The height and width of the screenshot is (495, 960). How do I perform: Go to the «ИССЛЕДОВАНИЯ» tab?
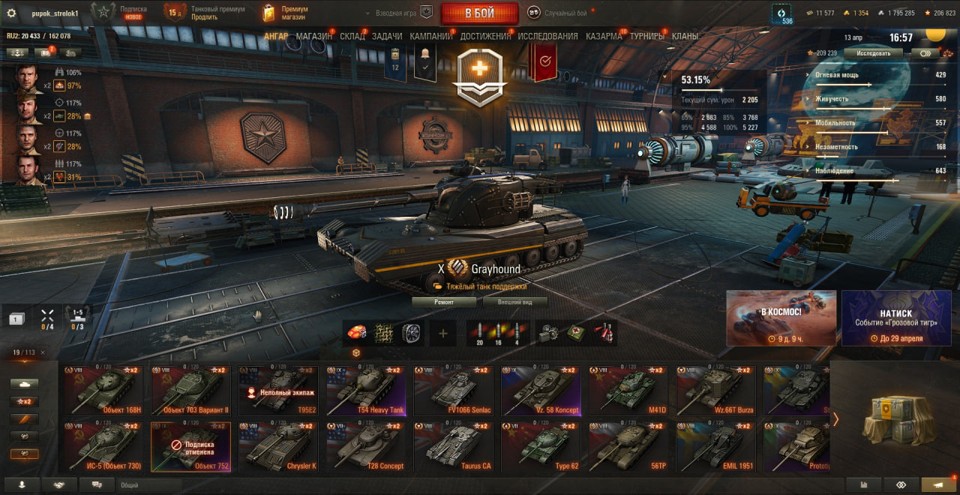point(548,36)
